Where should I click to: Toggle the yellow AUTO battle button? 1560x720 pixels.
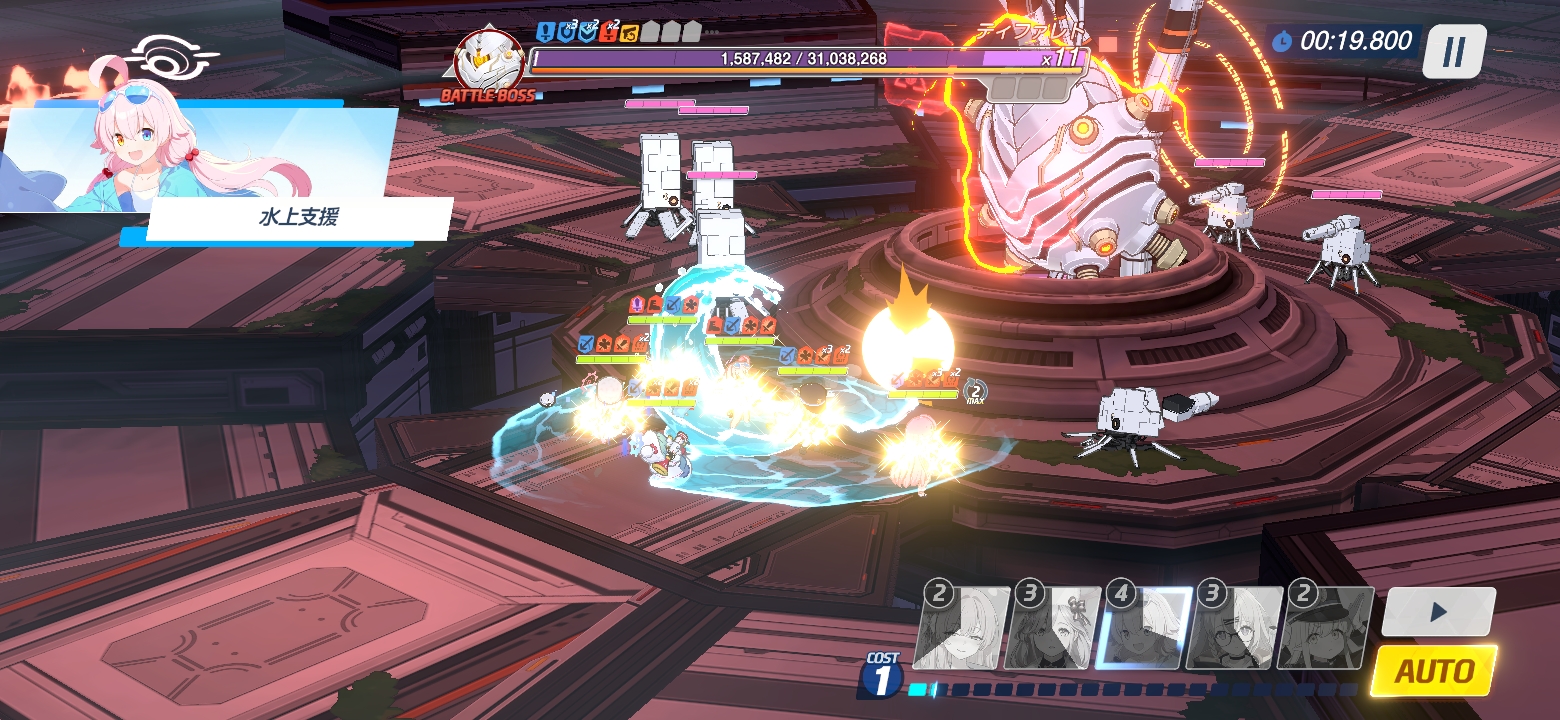click(x=1434, y=670)
